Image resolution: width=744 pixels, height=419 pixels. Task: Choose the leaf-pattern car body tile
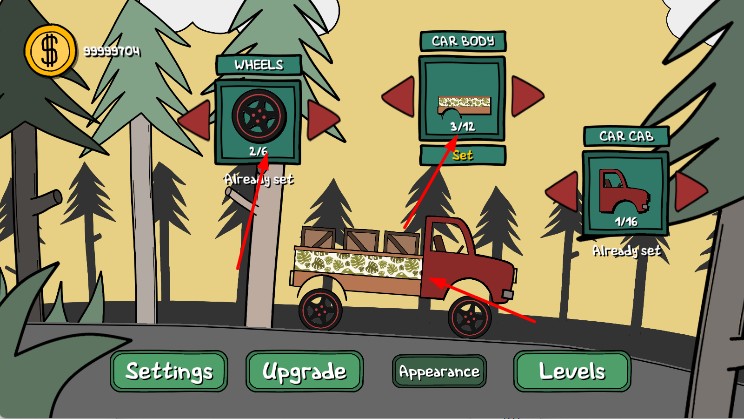coord(462,99)
